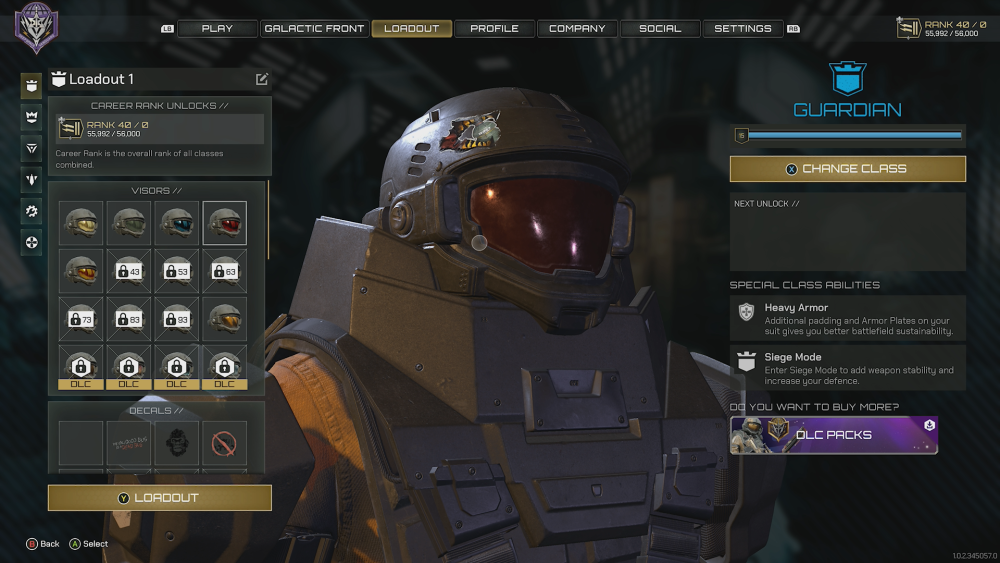Image resolution: width=1000 pixels, height=563 pixels.
Task: Open the DLC Packs store banner
Action: click(x=834, y=435)
